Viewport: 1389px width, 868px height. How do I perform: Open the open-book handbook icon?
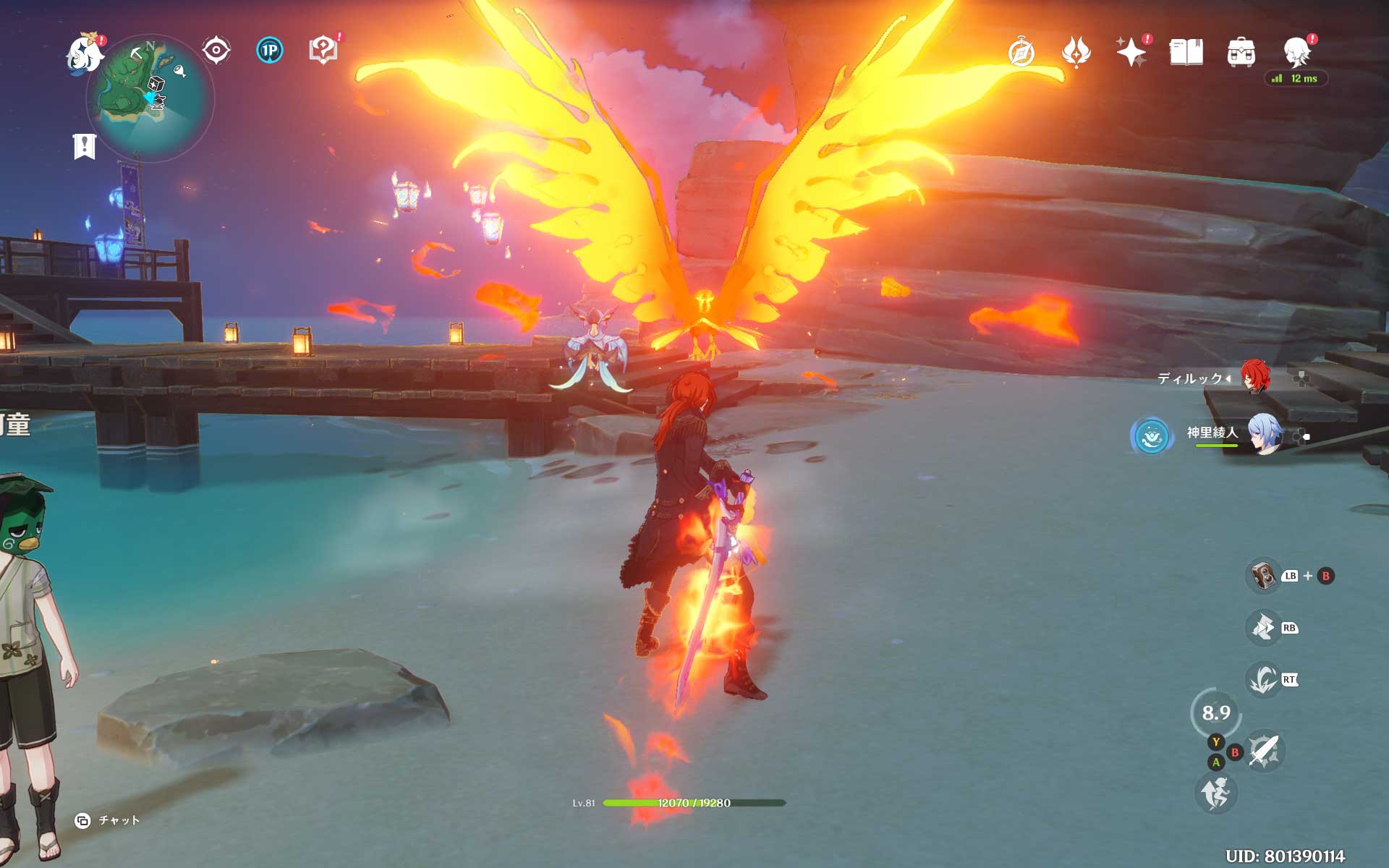pyautogui.click(x=1186, y=53)
